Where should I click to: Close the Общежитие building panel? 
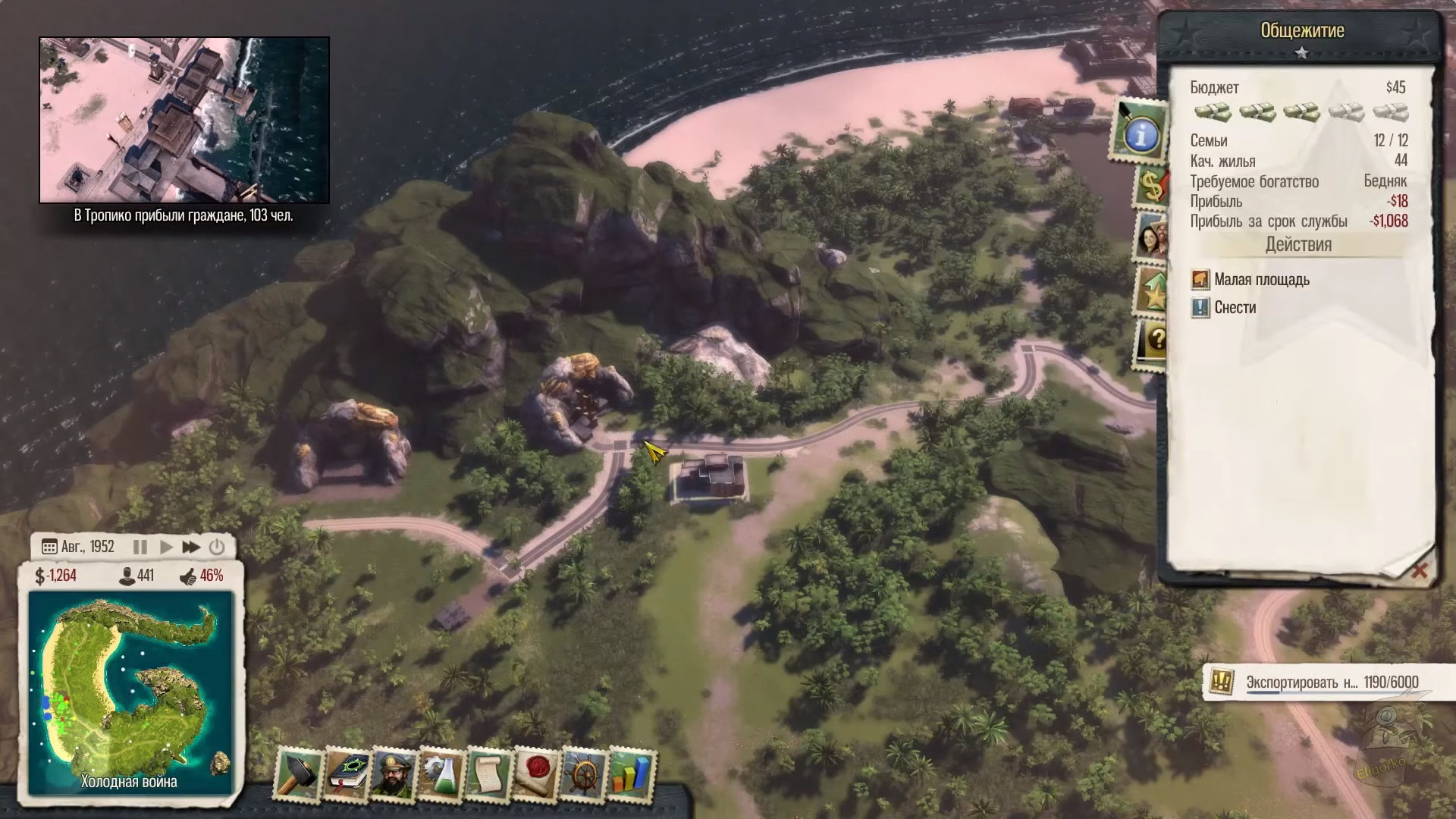[x=1419, y=570]
